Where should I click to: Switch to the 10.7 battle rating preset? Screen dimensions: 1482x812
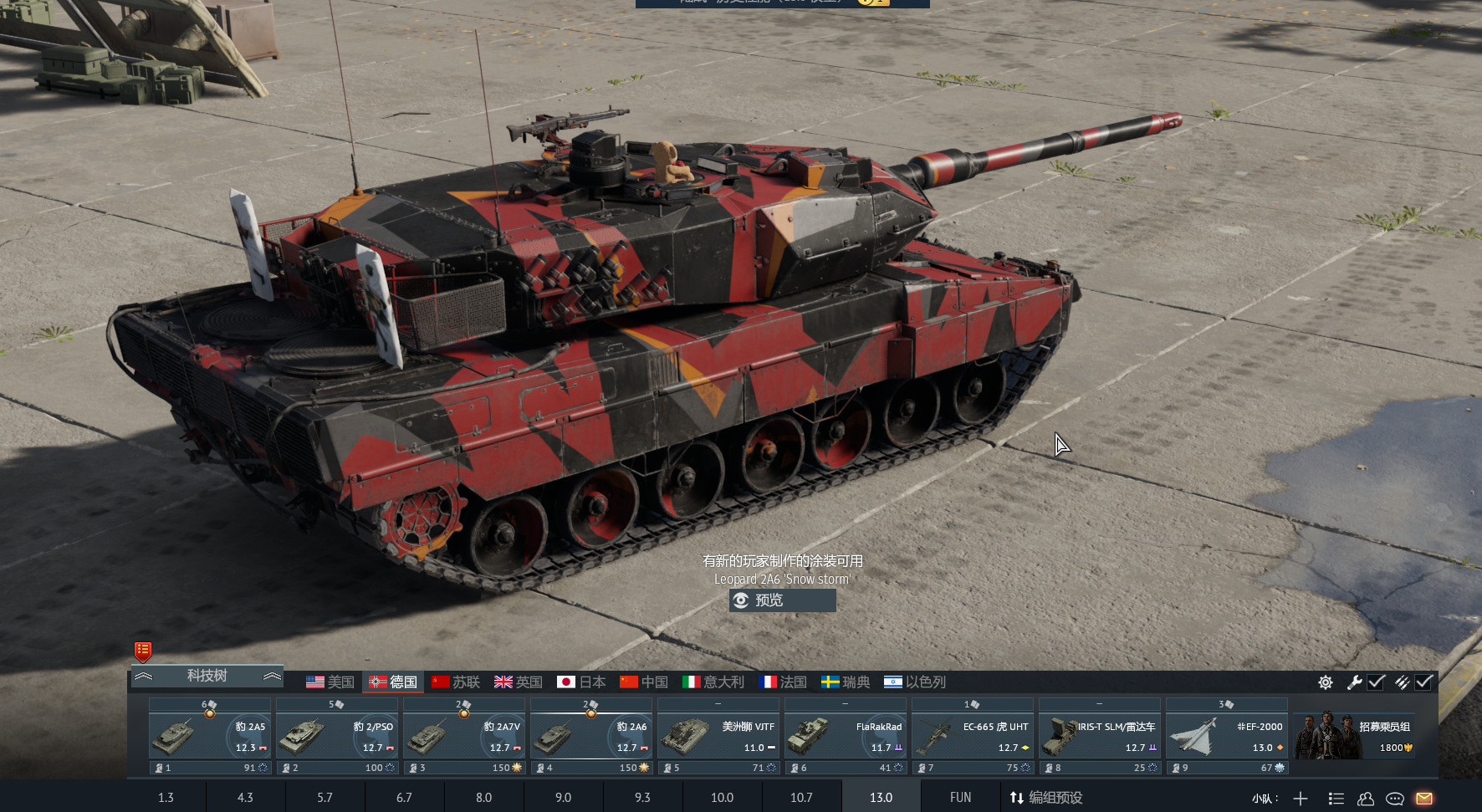tap(801, 798)
